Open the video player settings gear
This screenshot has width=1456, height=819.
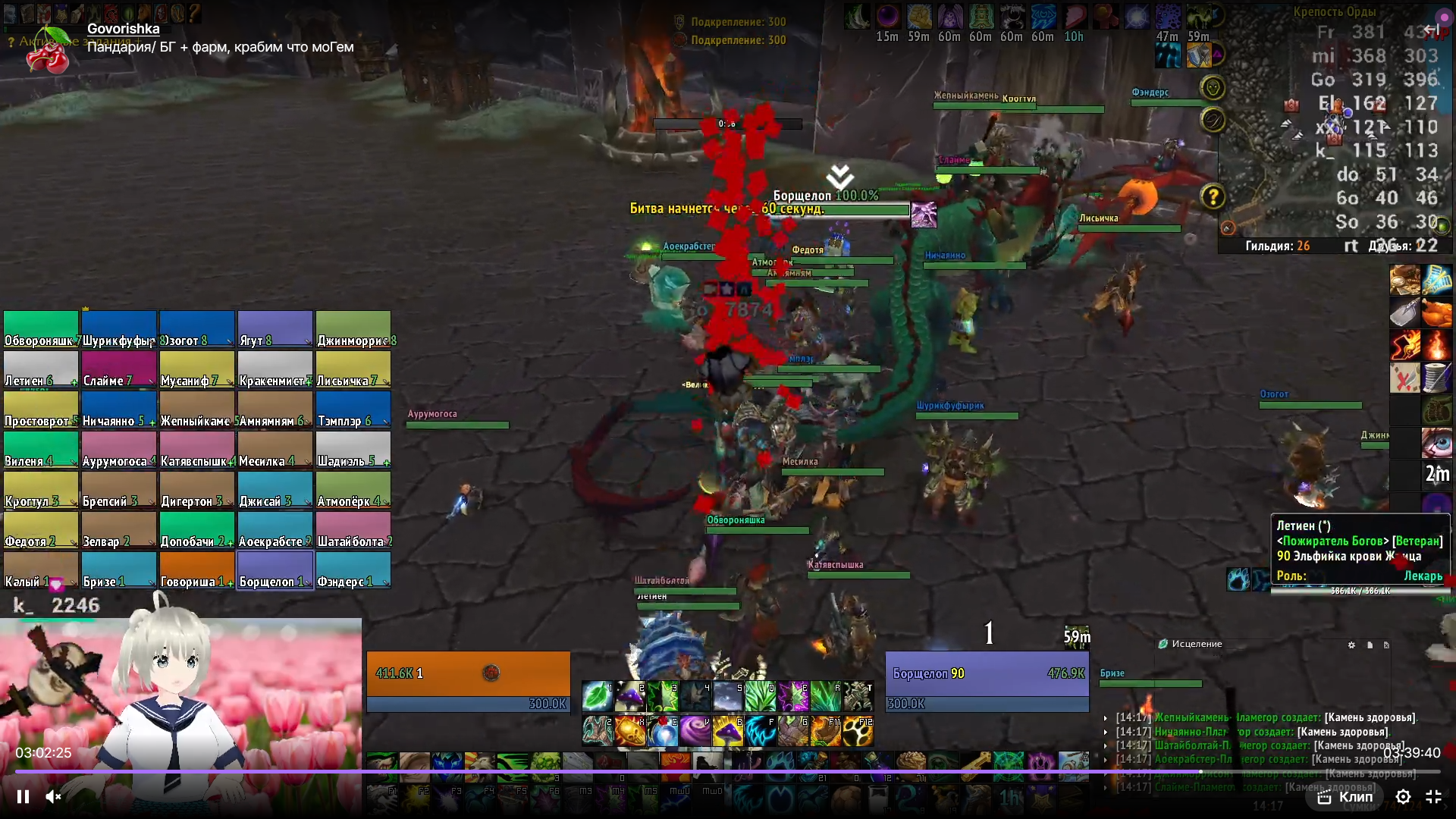point(1403,796)
